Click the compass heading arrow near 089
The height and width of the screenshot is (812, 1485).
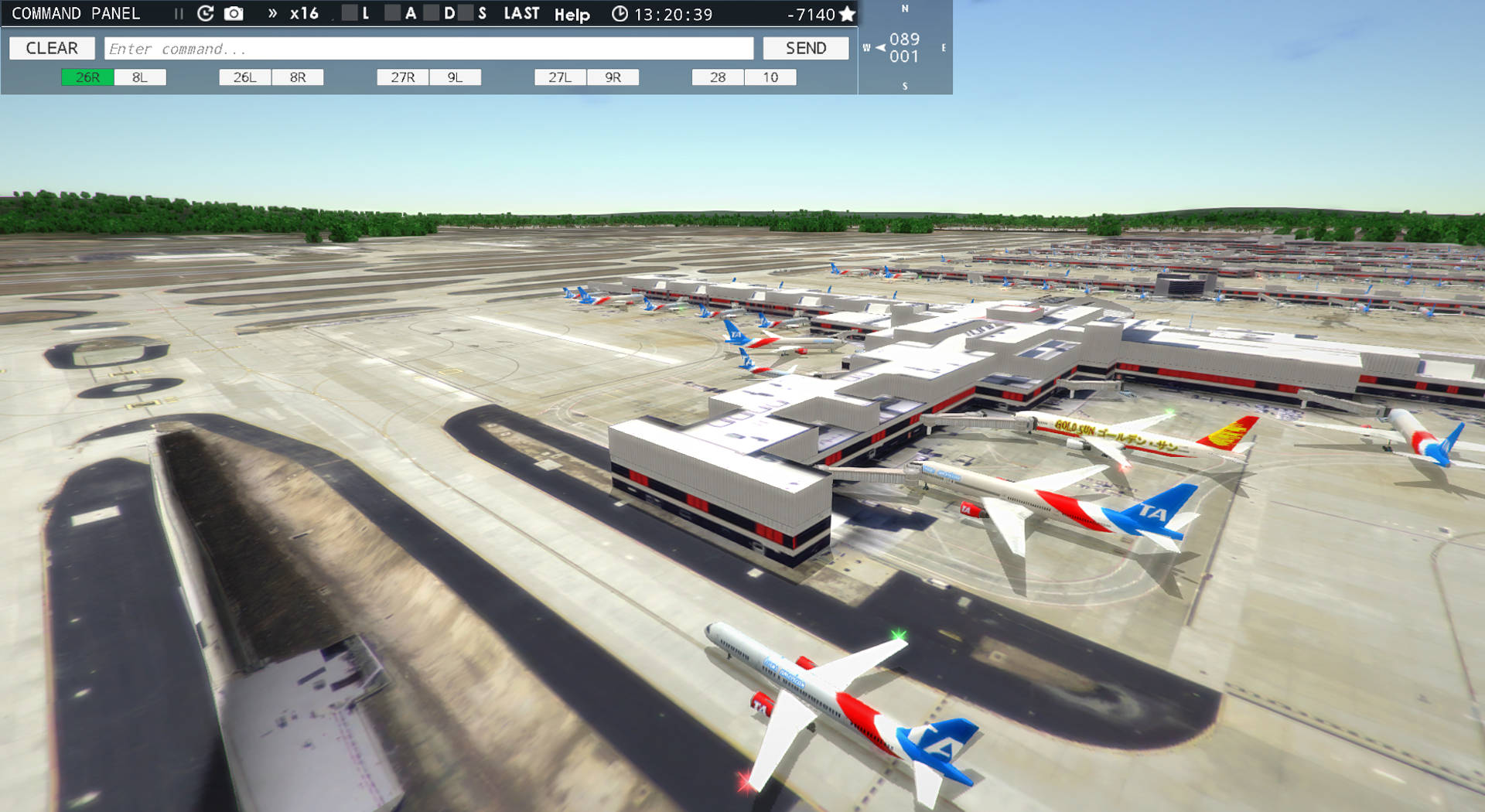879,46
